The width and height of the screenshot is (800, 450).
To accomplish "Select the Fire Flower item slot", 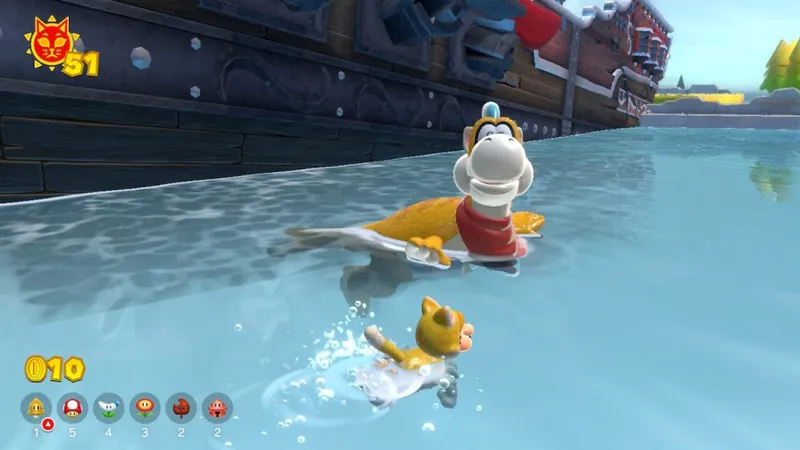I will [x=144, y=407].
